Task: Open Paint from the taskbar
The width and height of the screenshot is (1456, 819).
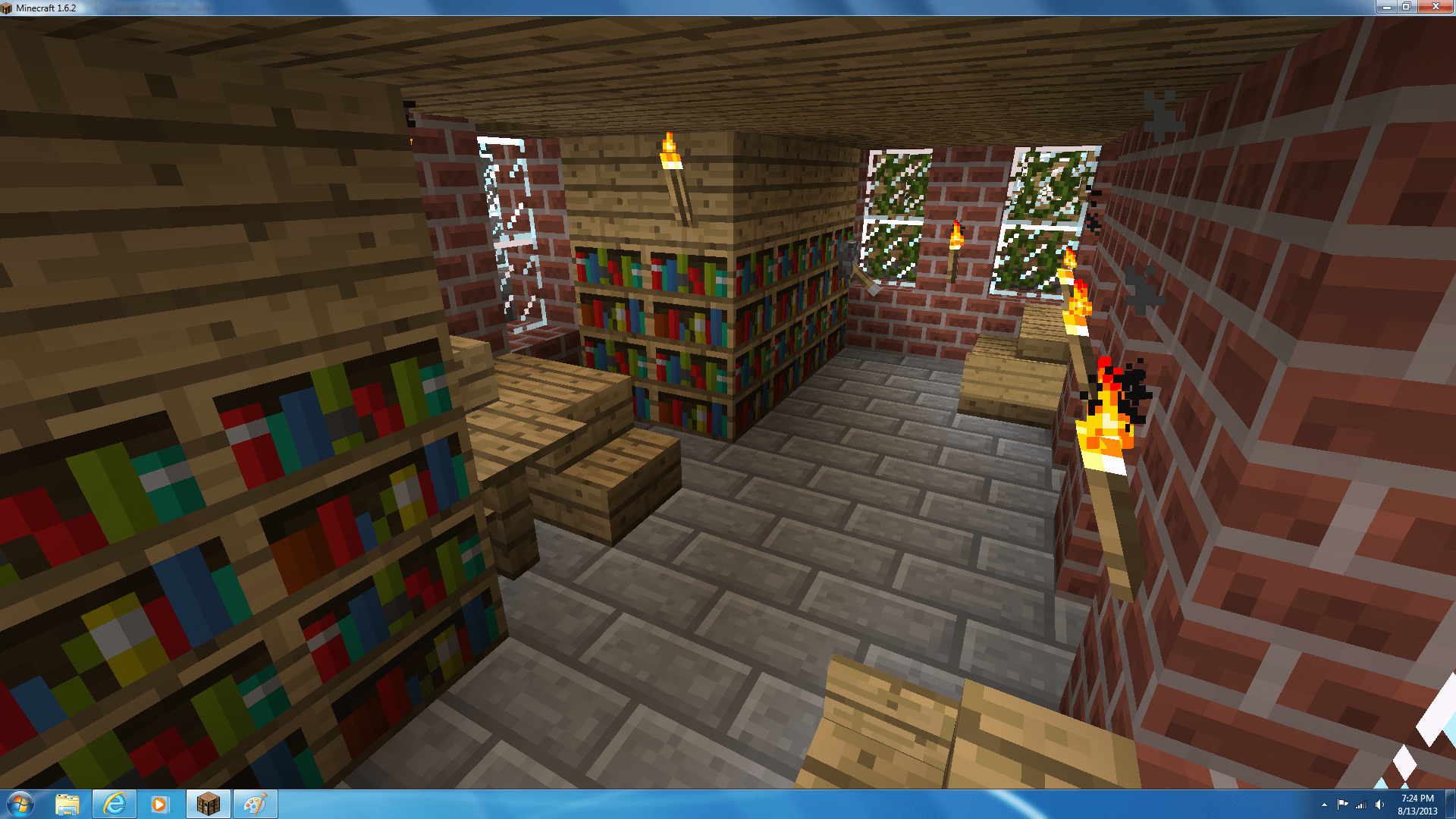Action: tap(256, 803)
